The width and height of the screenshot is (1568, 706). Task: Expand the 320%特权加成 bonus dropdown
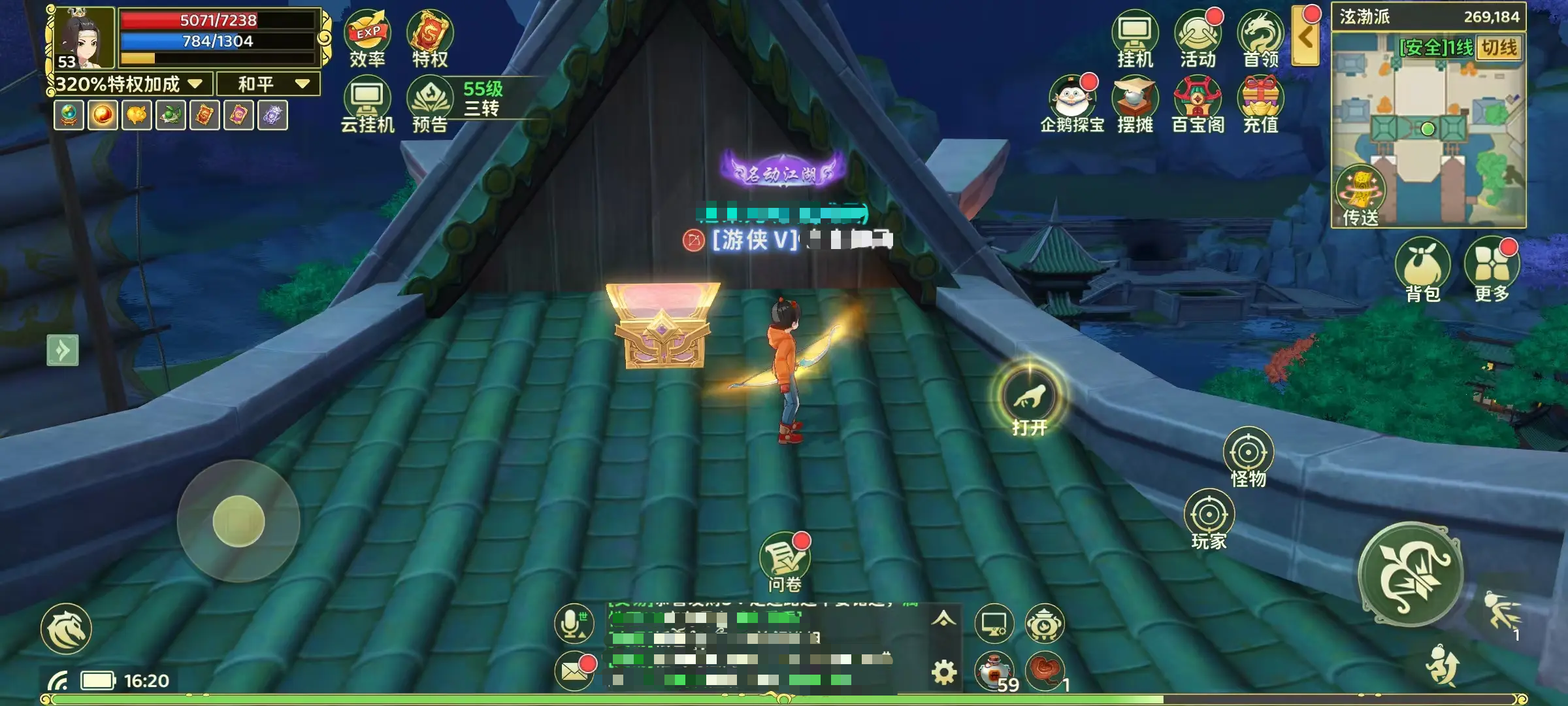[129, 84]
